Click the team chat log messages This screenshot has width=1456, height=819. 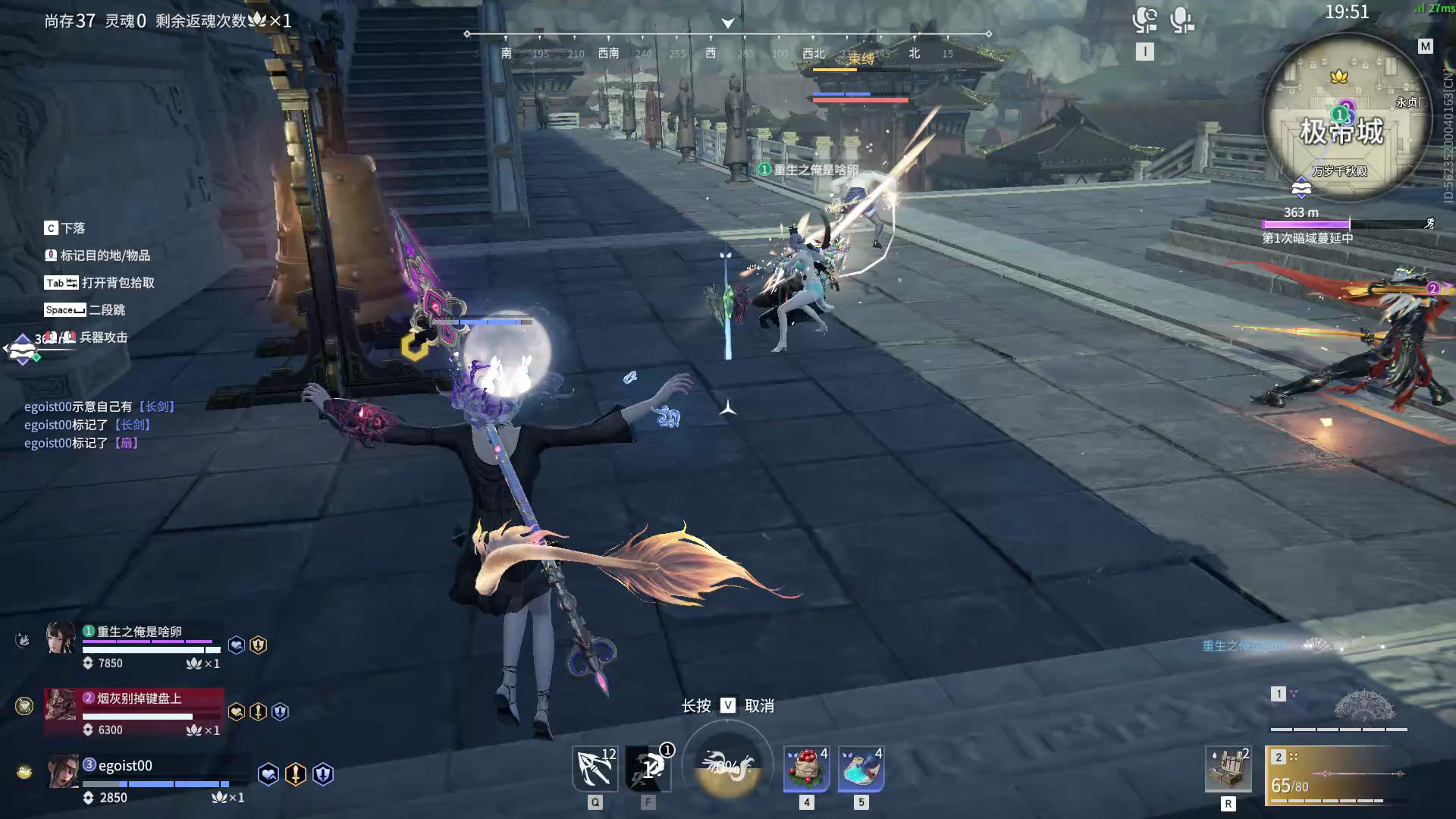pos(100,425)
